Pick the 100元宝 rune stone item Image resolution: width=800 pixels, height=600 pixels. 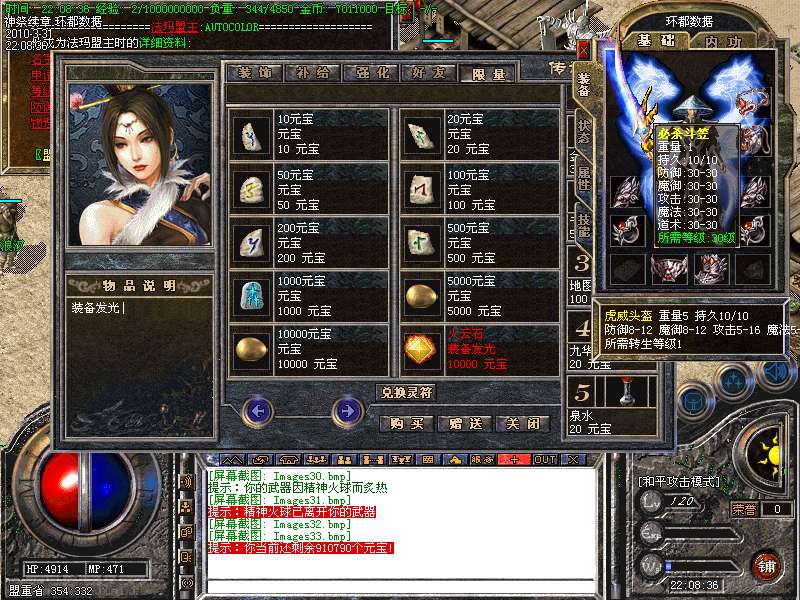[420, 187]
